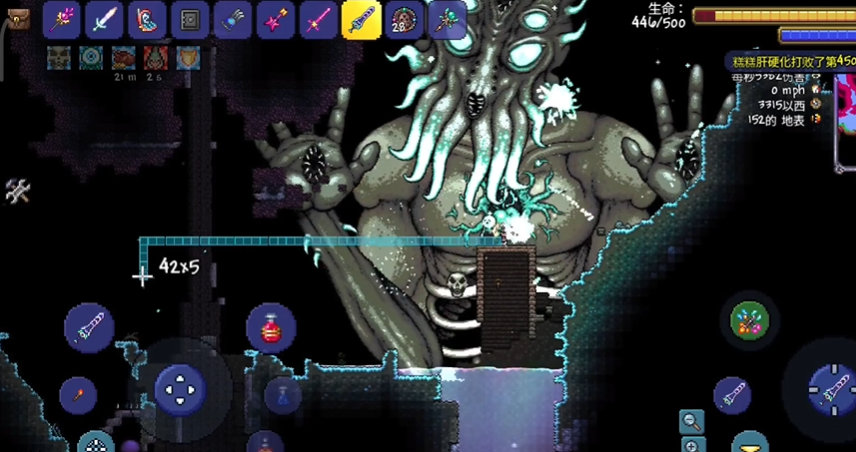Activate the green quick buff potions button
Viewport: 856px width, 452px height.
[749, 320]
